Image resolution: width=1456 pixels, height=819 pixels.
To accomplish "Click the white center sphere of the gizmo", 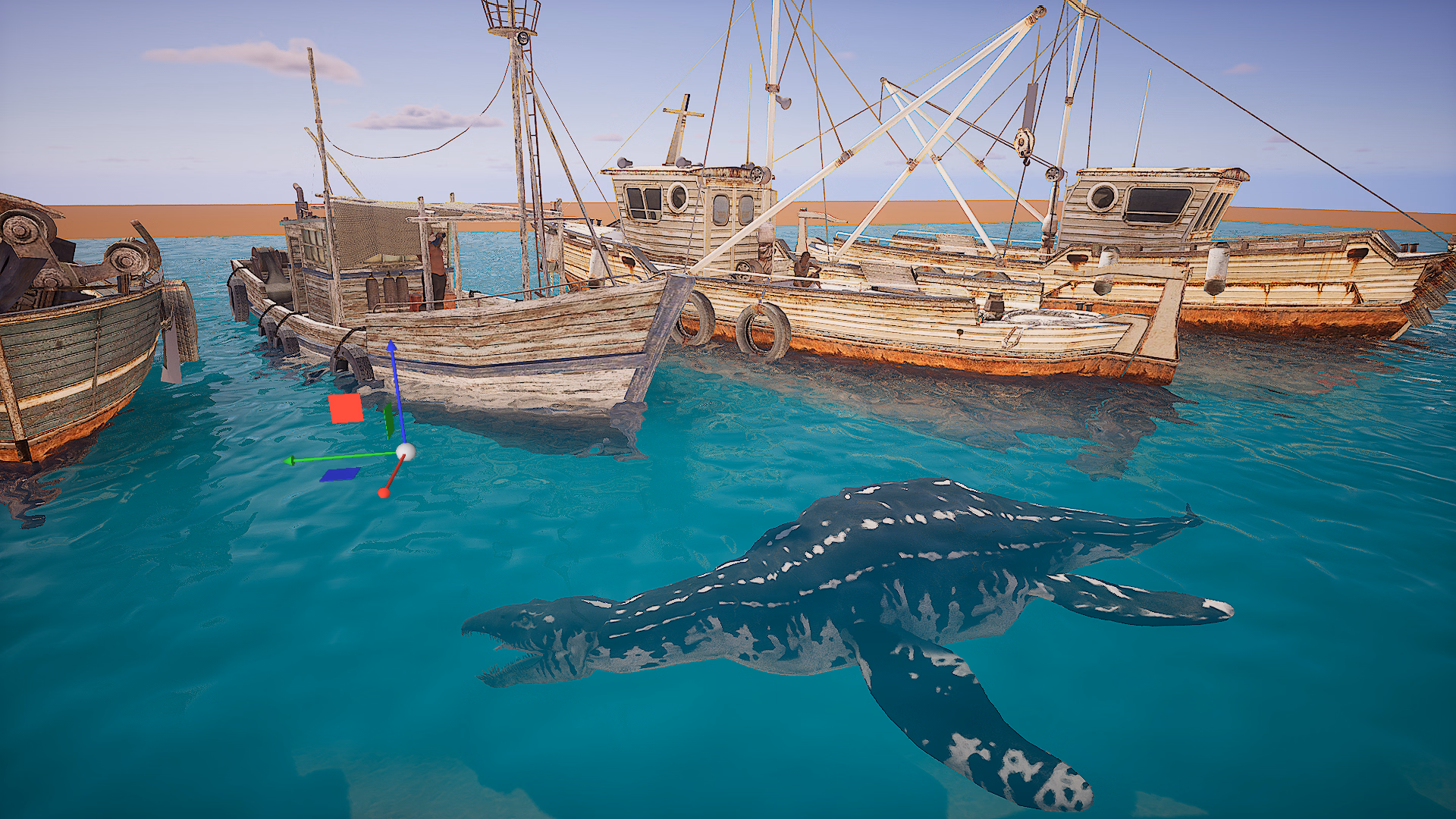I will coord(406,452).
